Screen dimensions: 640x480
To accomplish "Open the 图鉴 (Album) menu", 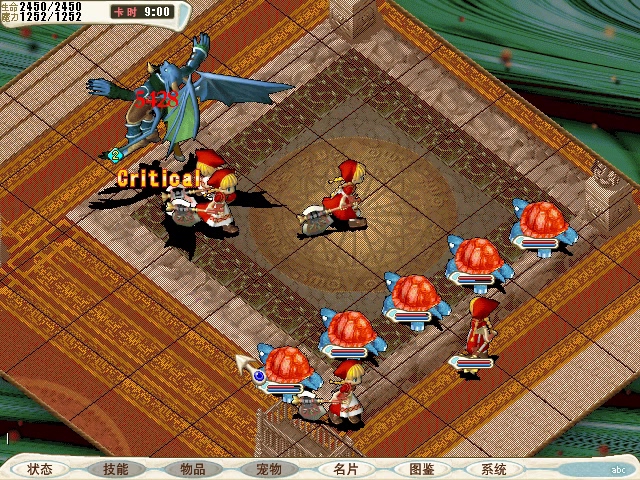I will [420, 469].
